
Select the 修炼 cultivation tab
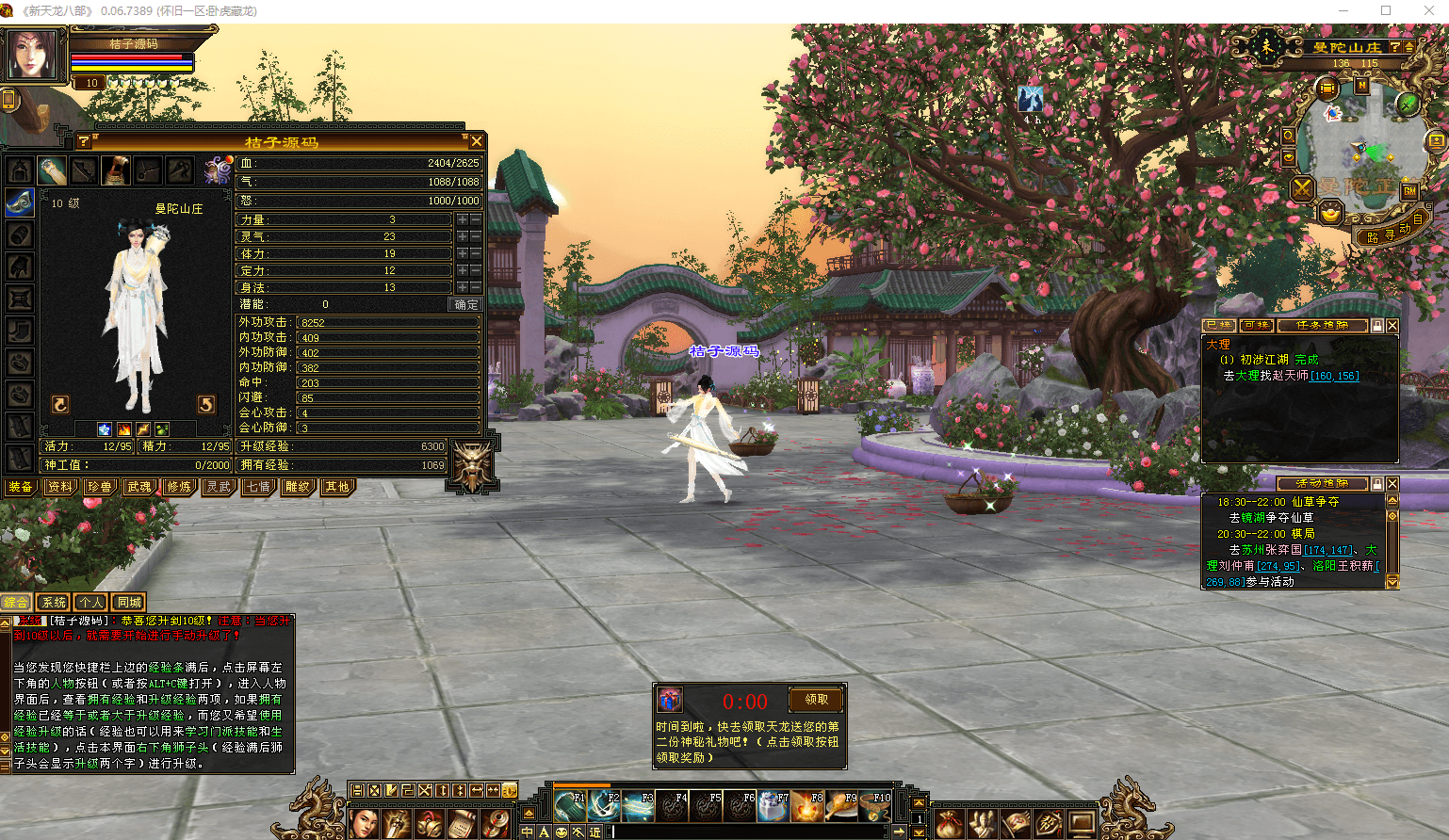179,487
